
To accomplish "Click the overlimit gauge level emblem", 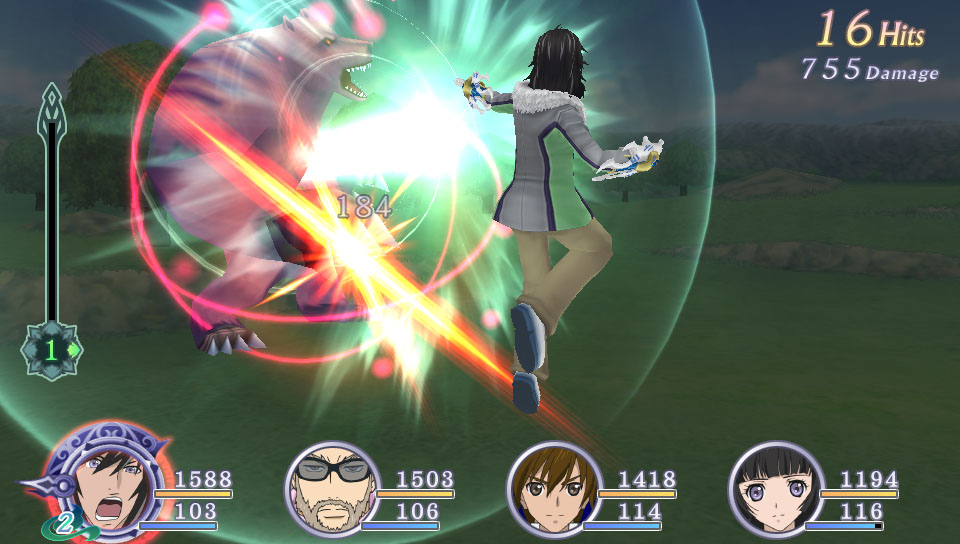I will (x=52, y=350).
